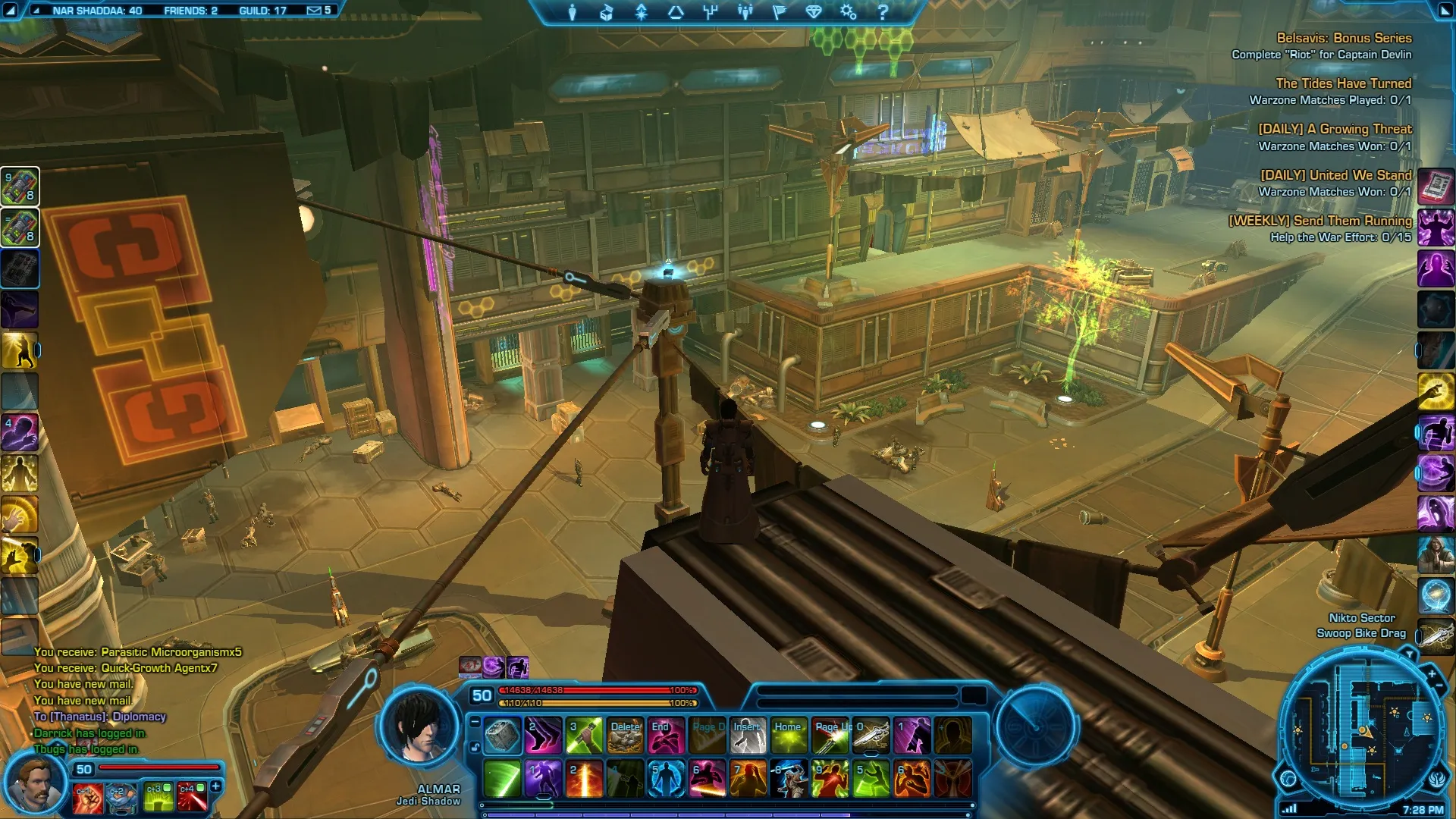This screenshot has width=1456, height=819.
Task: Open the preferences gear icon
Action: (848, 12)
